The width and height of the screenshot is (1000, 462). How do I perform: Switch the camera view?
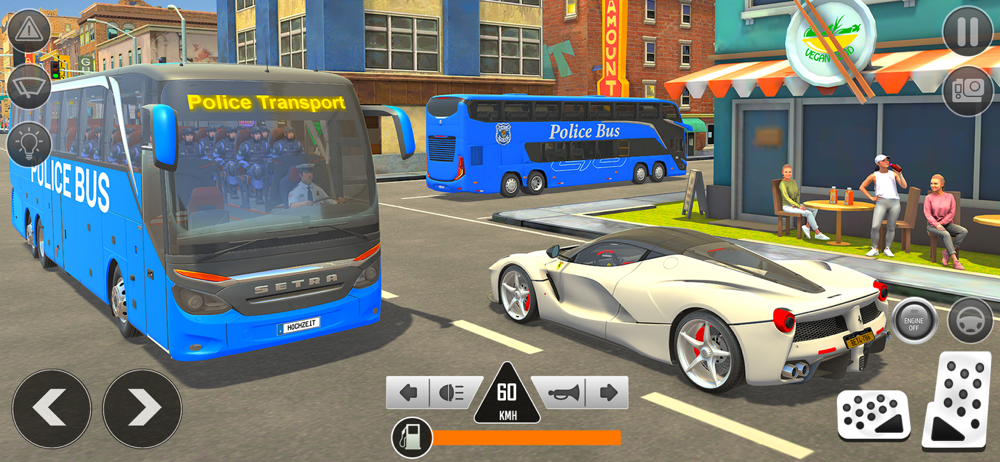click(x=967, y=91)
